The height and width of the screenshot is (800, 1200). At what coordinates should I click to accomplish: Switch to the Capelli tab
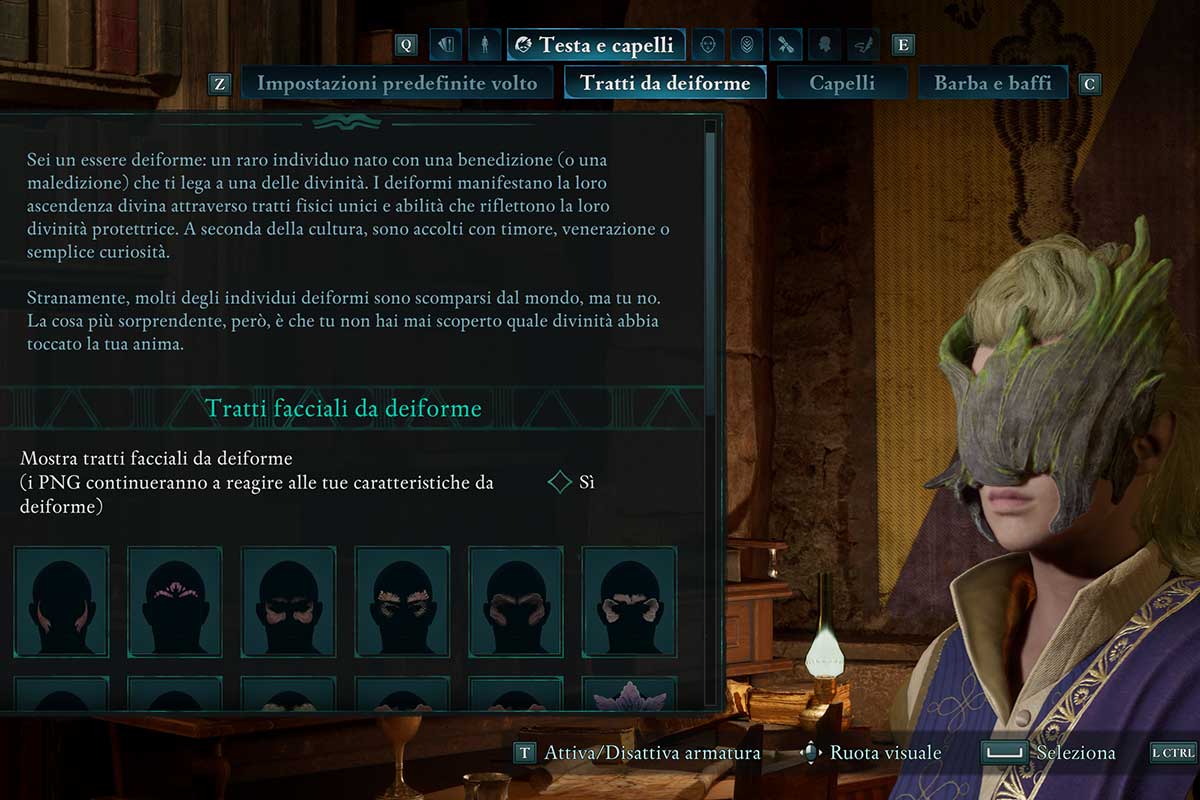pos(842,83)
